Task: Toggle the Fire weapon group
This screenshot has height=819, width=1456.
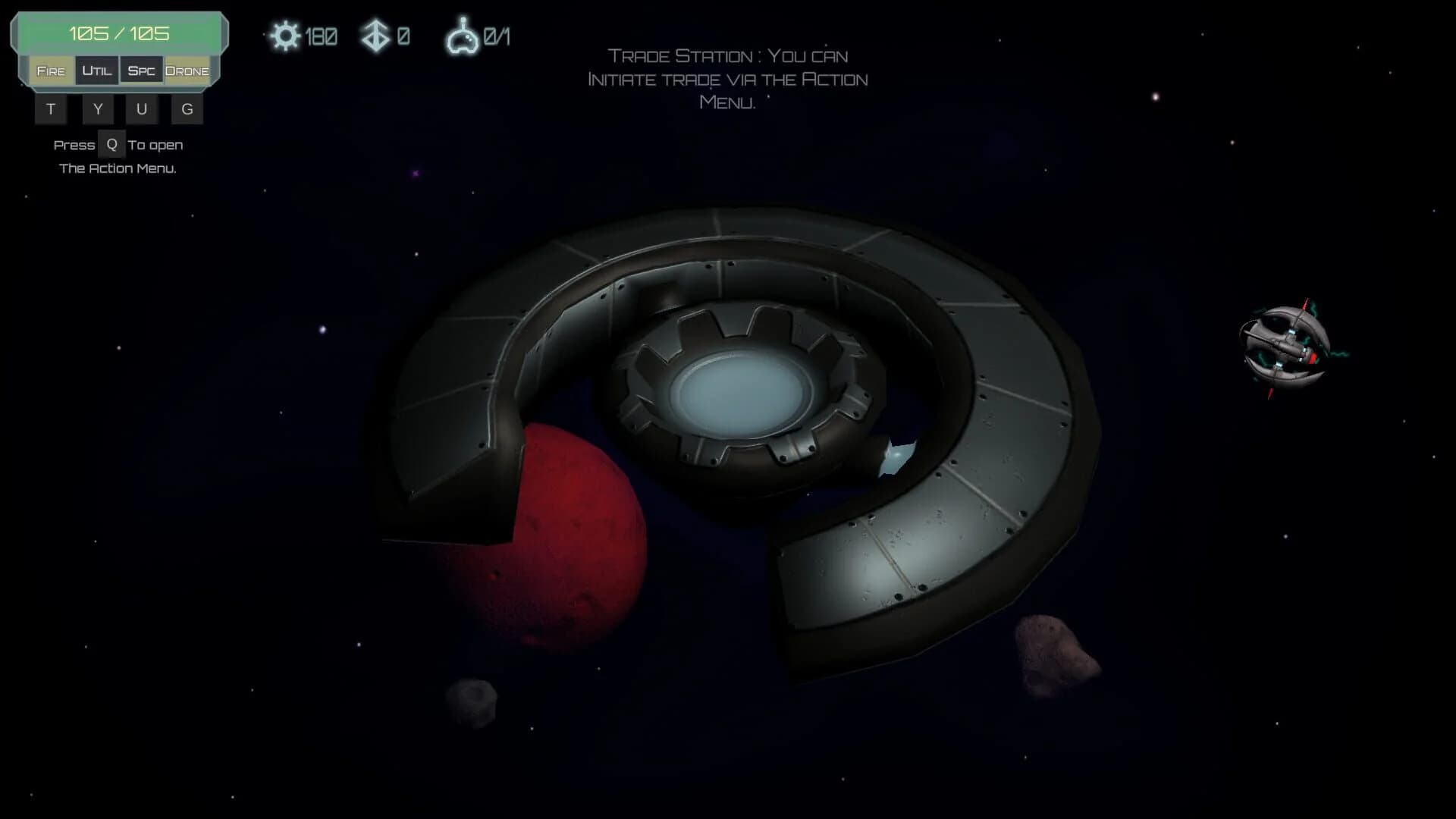Action: click(51, 71)
